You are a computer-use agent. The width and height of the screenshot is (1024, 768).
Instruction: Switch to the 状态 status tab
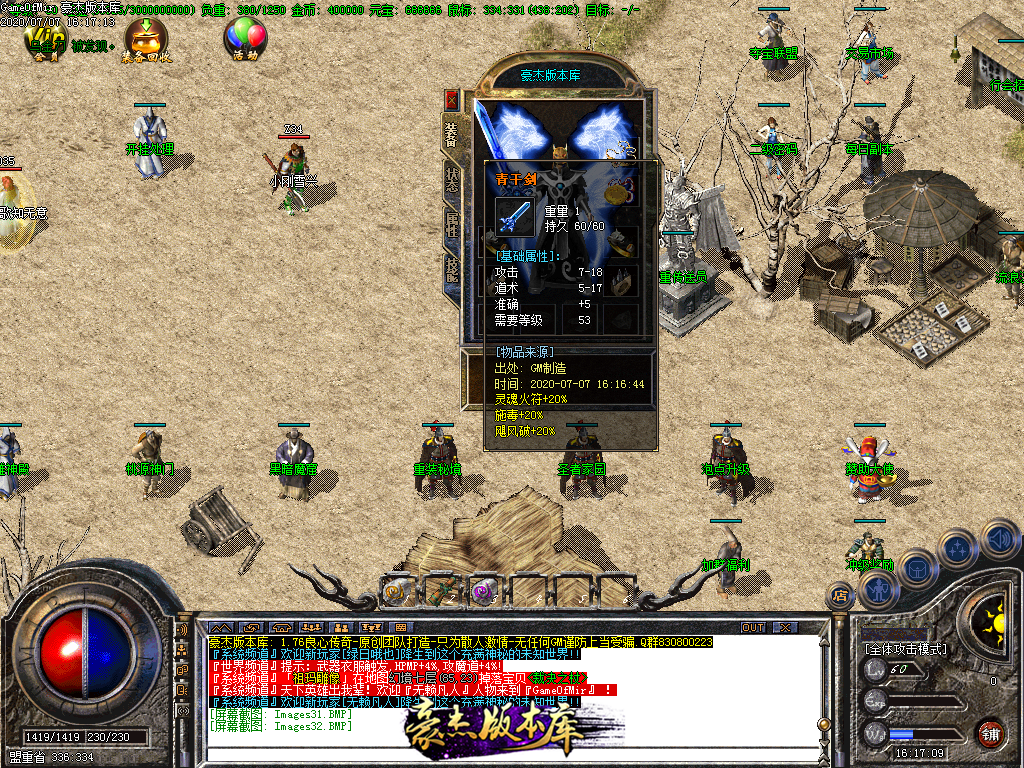pos(452,179)
